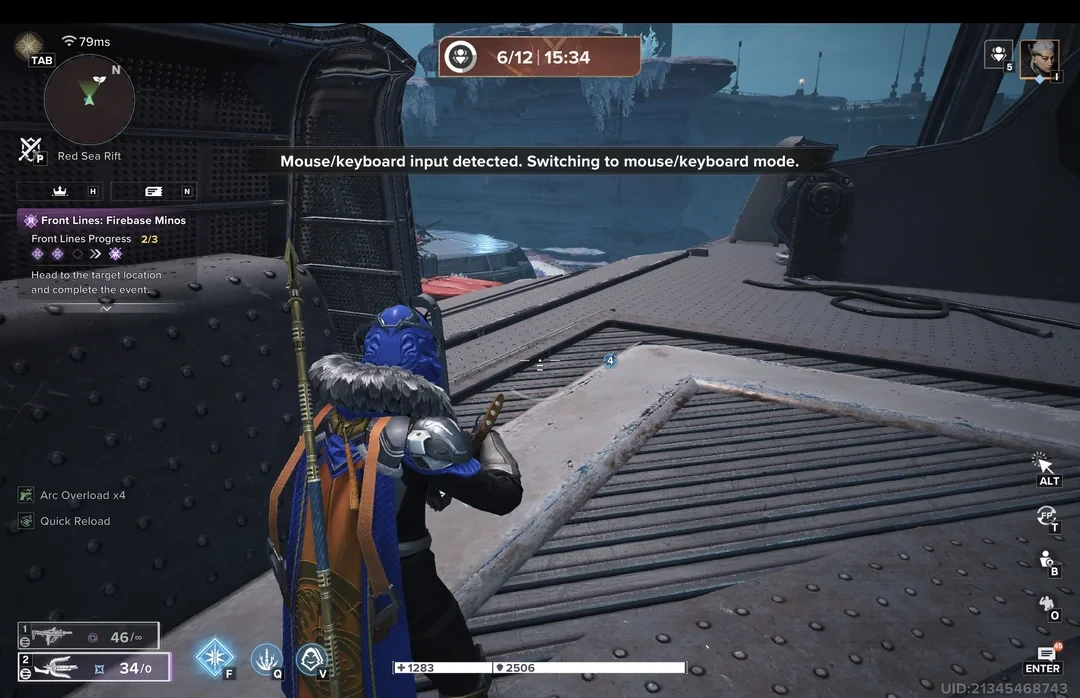Click the circular minimap
1080x698 pixels.
[89, 99]
